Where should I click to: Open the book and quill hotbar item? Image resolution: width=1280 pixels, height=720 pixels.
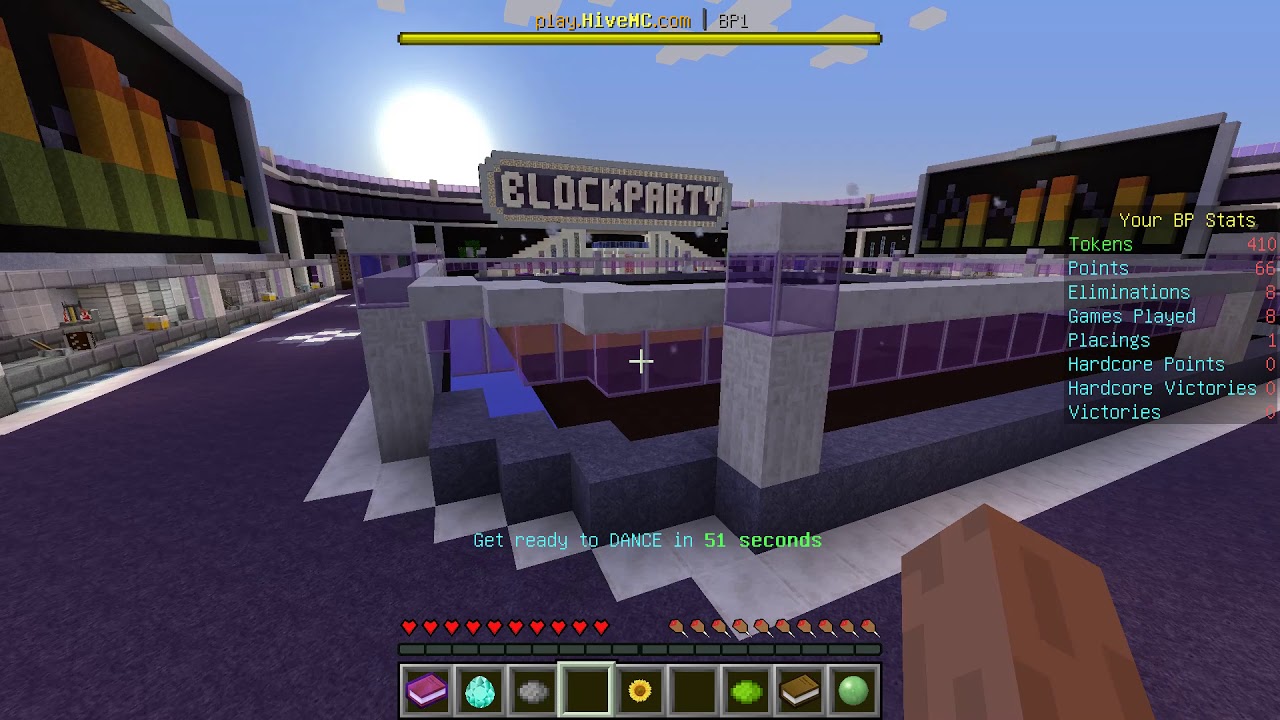(799, 688)
